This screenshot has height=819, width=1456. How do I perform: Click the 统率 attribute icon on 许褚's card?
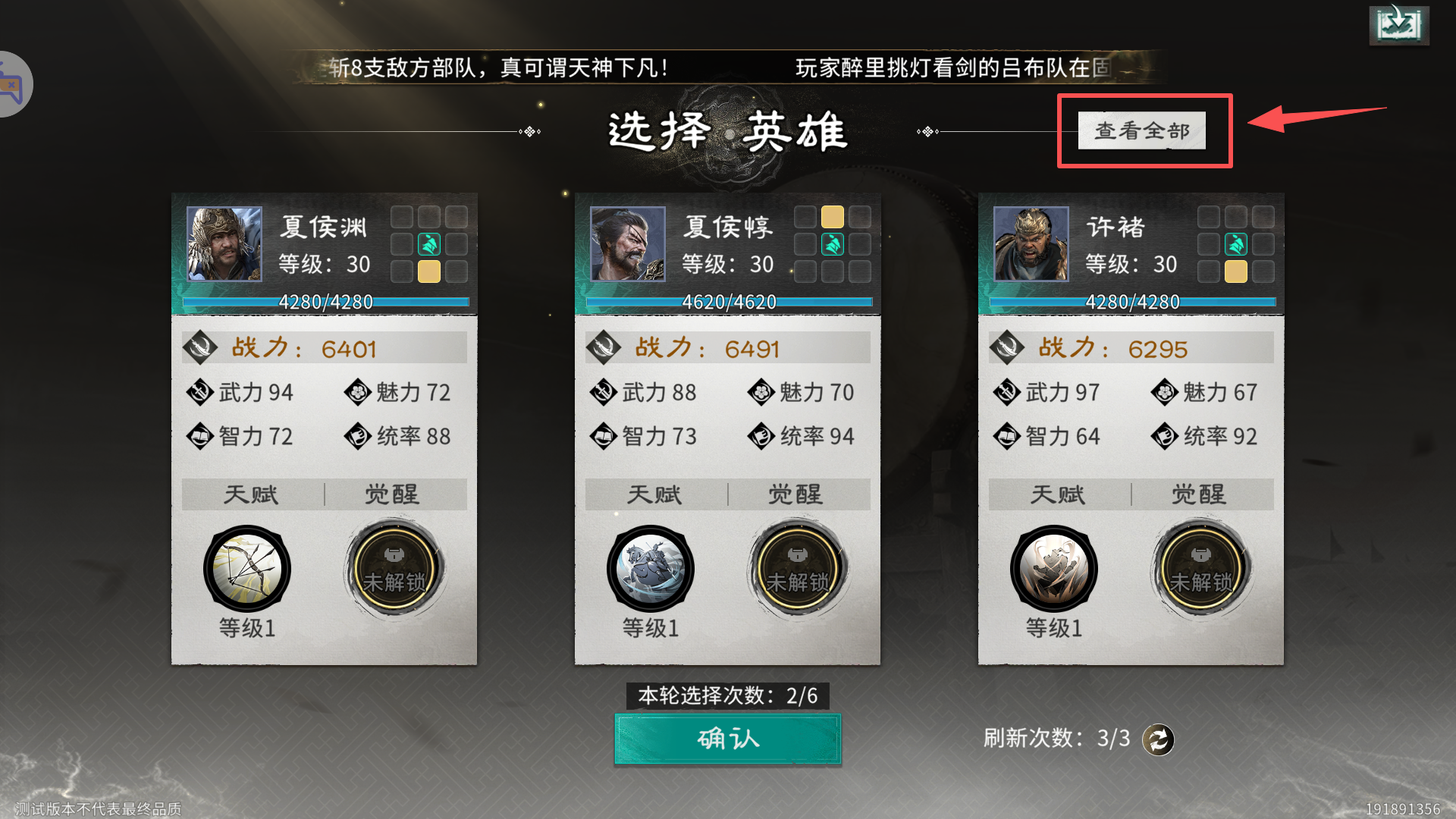[1166, 437]
